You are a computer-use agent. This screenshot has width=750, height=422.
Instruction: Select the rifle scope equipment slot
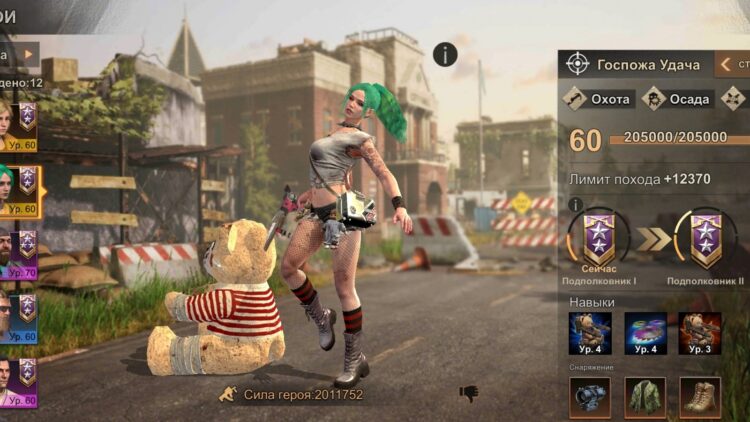pos(590,396)
